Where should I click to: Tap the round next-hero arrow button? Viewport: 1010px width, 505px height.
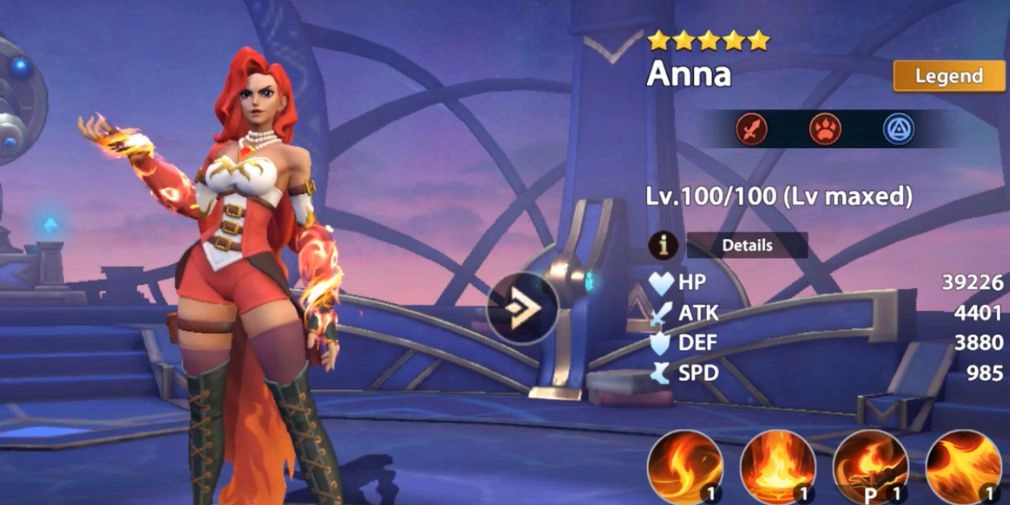tap(522, 308)
